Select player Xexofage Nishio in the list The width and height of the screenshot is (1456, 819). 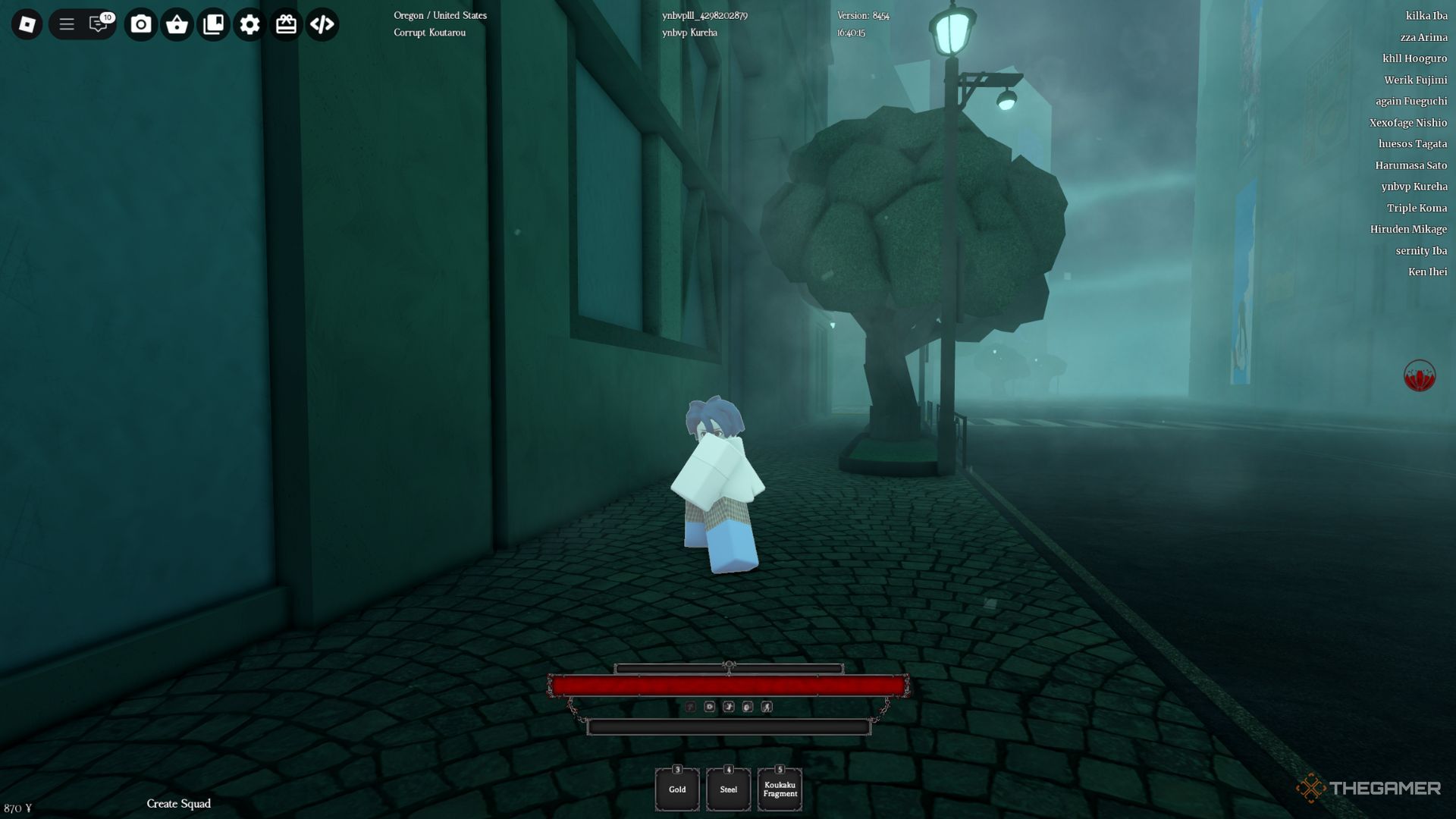click(1407, 123)
